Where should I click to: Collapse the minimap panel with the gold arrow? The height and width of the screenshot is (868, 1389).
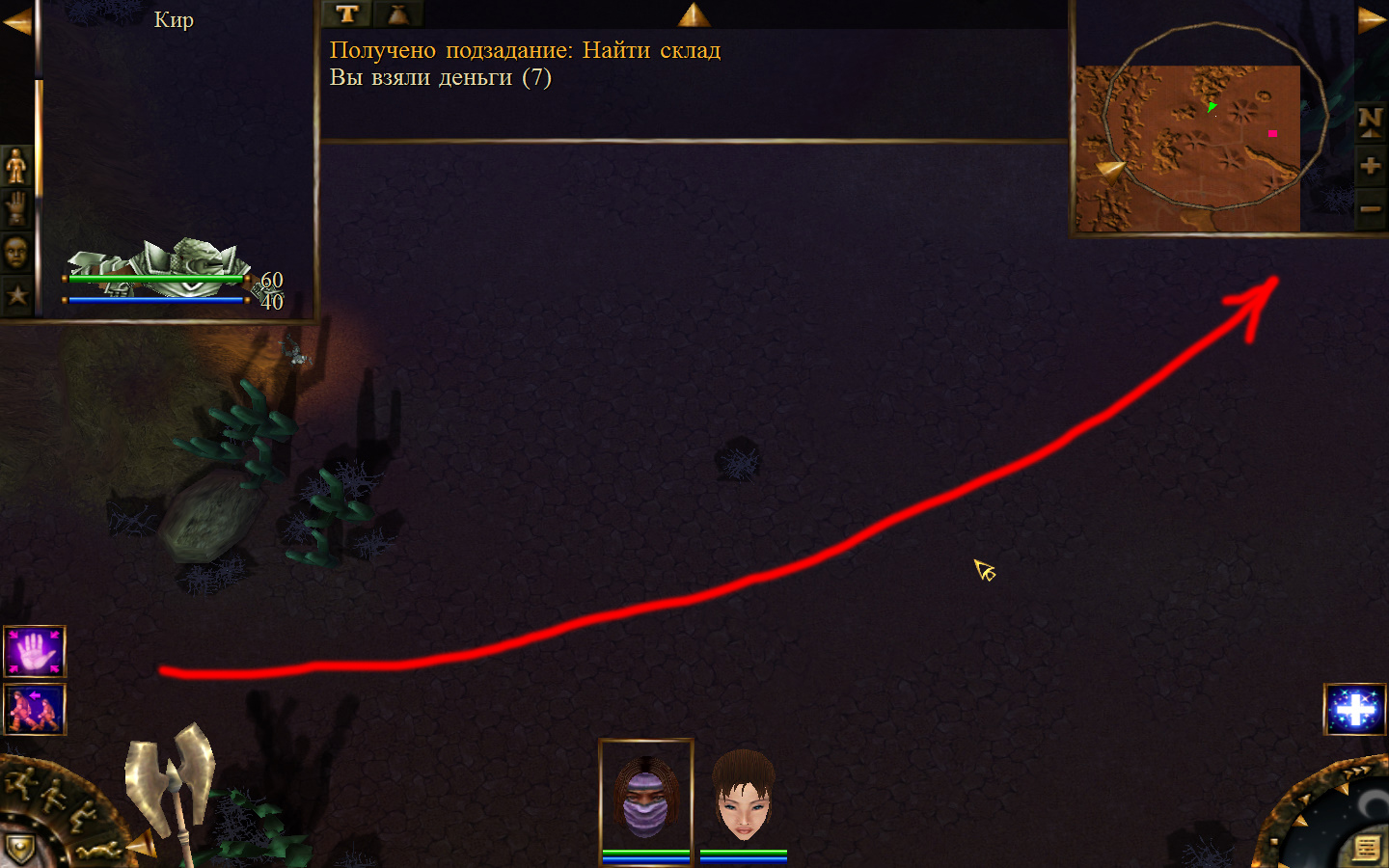pos(1372,19)
